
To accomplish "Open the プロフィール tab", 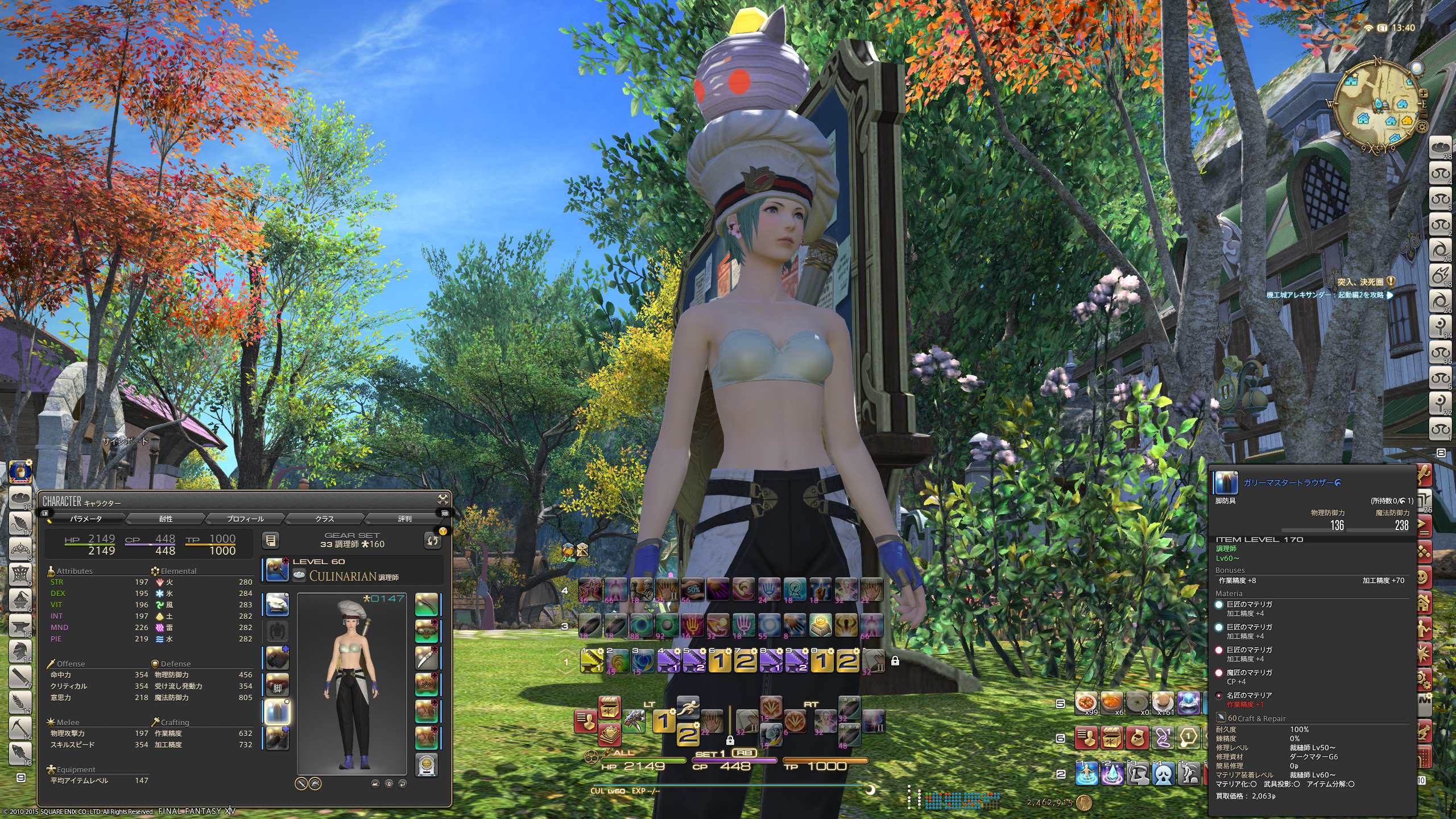I will point(245,519).
